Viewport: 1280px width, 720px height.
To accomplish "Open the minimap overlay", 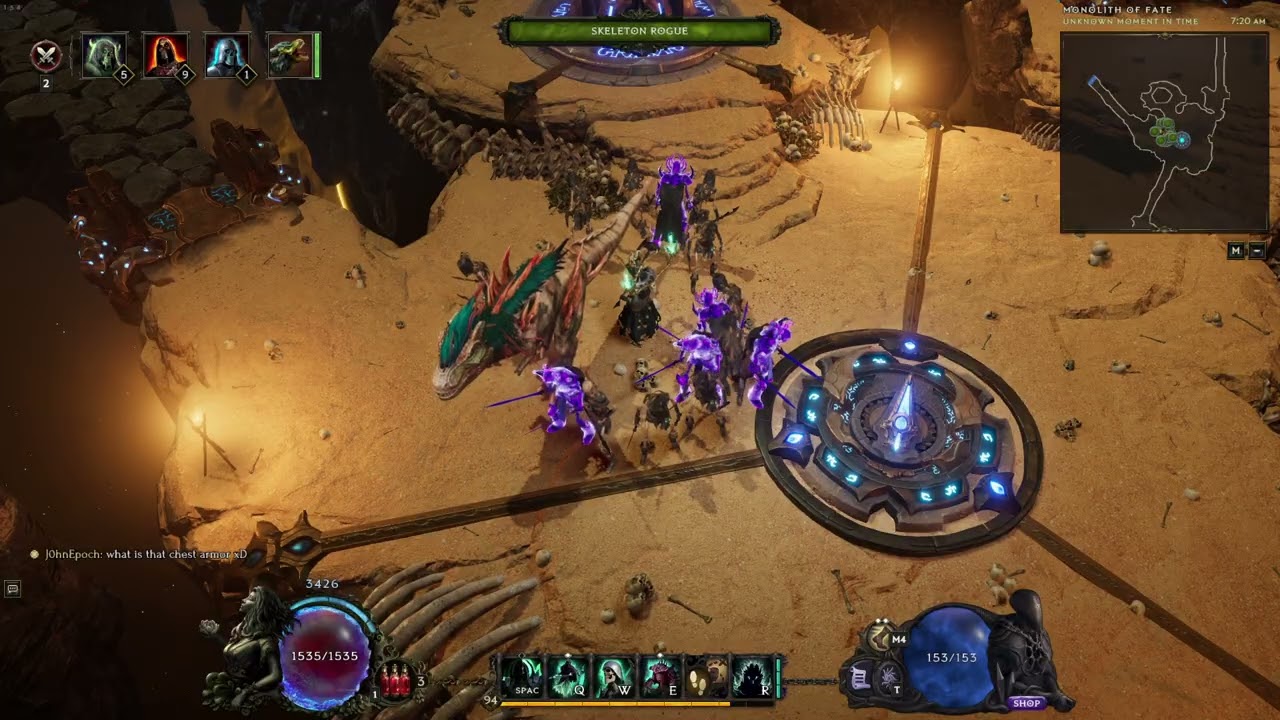I will (x=1163, y=132).
